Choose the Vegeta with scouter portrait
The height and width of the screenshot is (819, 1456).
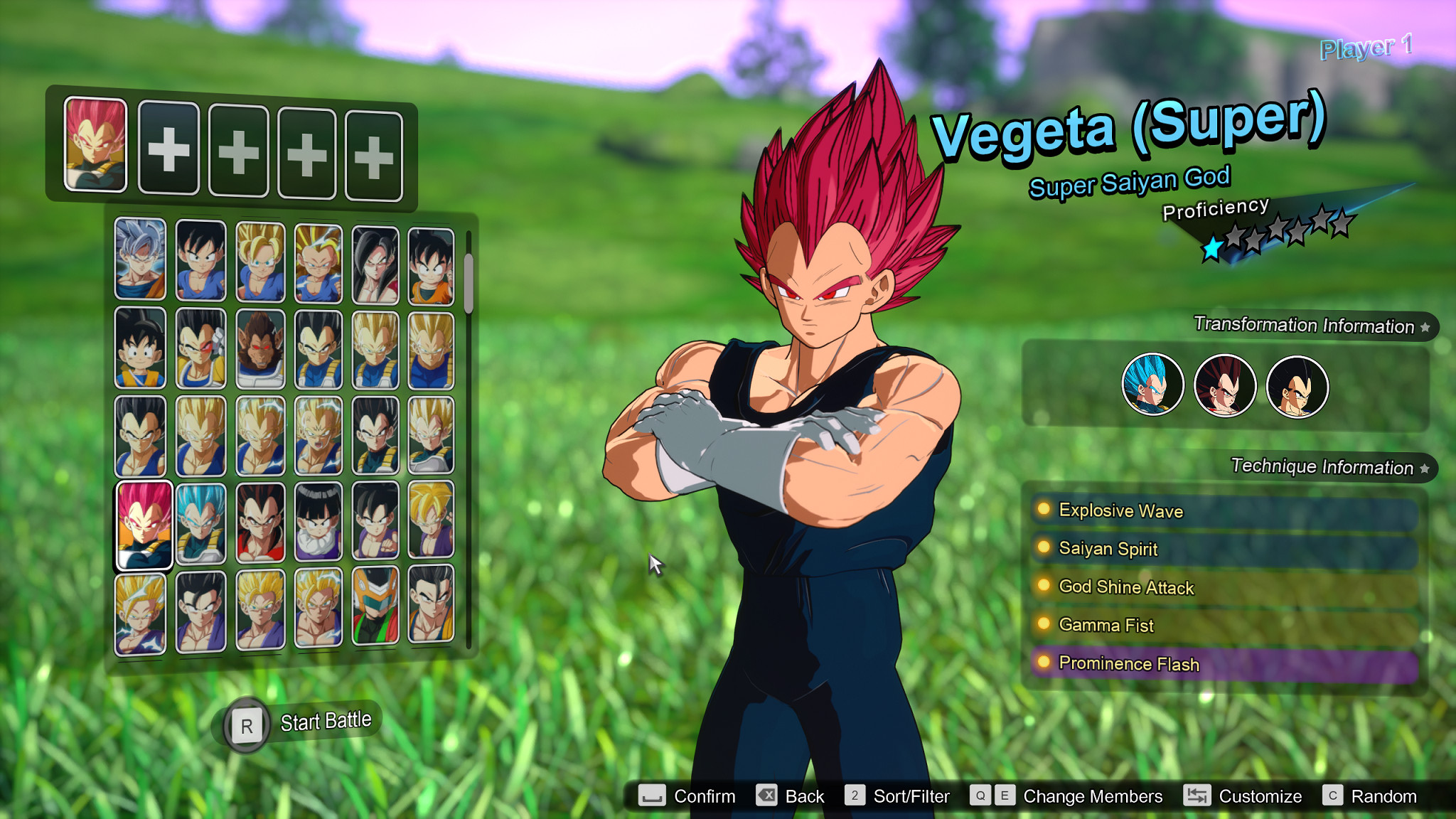coord(200,348)
